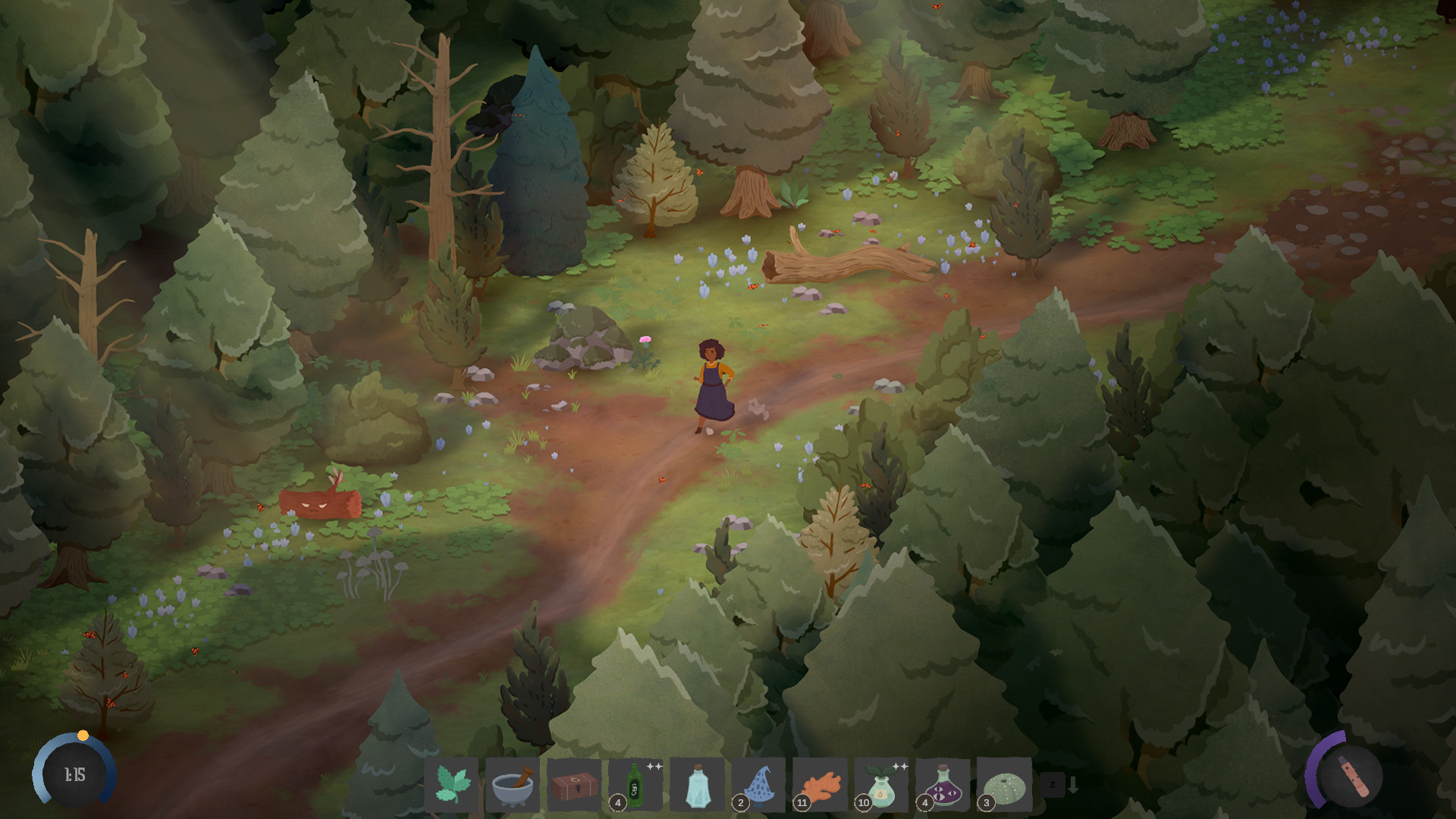Select the sparkling green bottle with 4 count

pyautogui.click(x=635, y=785)
